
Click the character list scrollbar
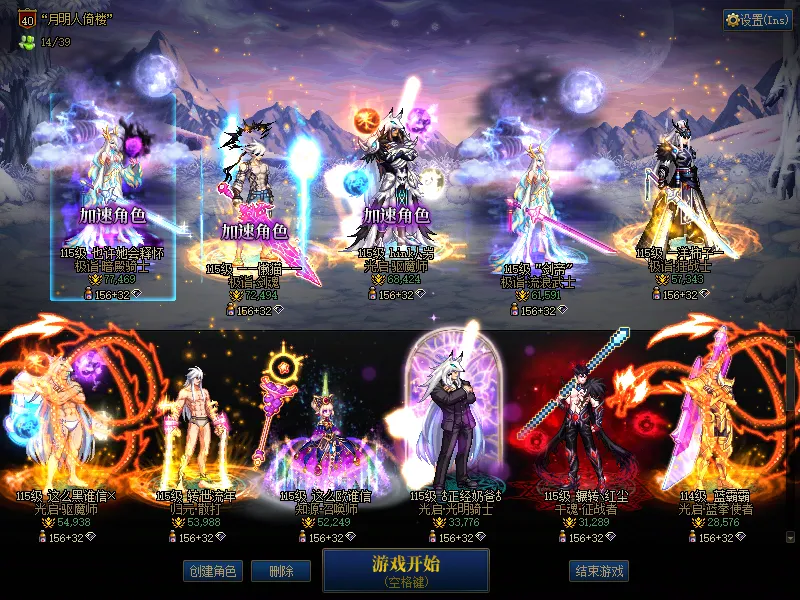[x=791, y=440]
